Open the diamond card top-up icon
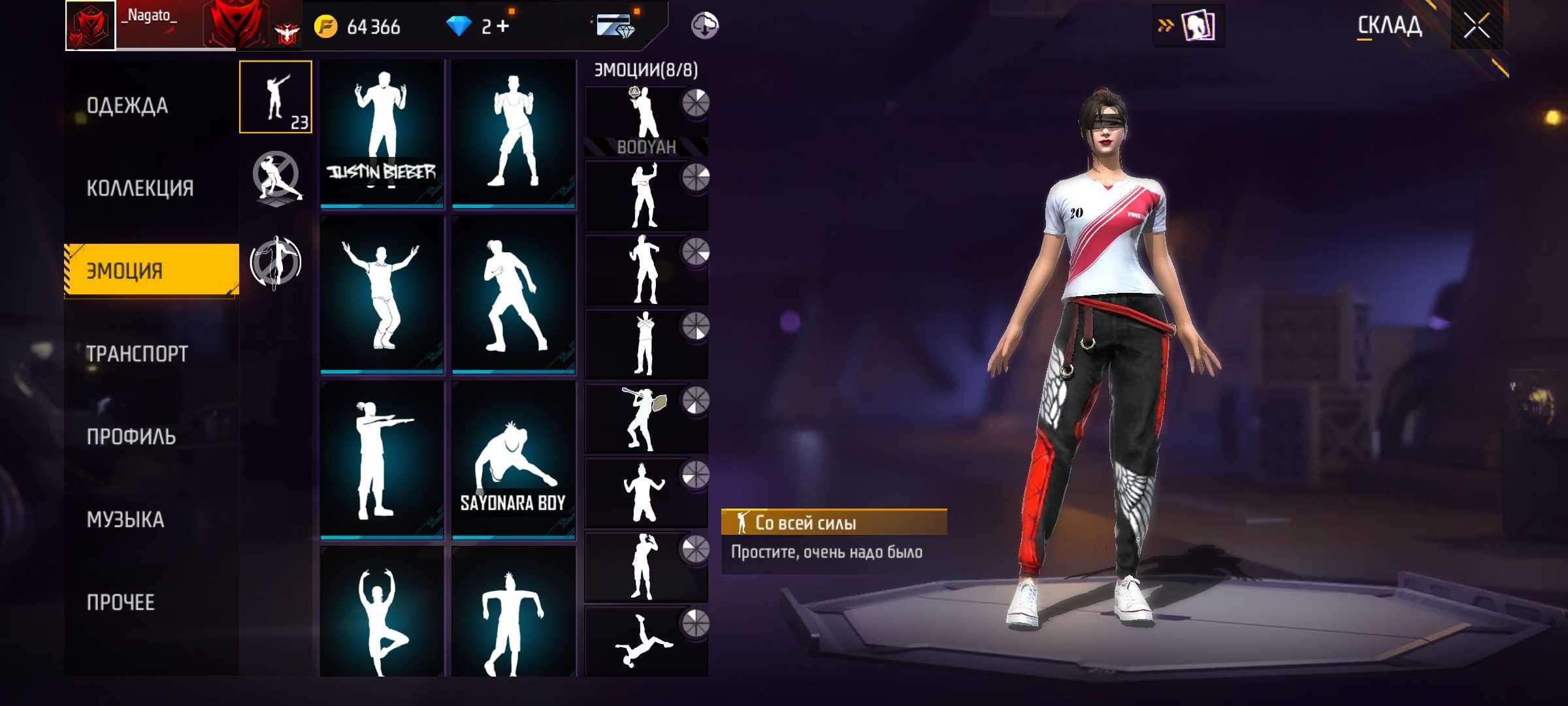1568x706 pixels. point(614,26)
